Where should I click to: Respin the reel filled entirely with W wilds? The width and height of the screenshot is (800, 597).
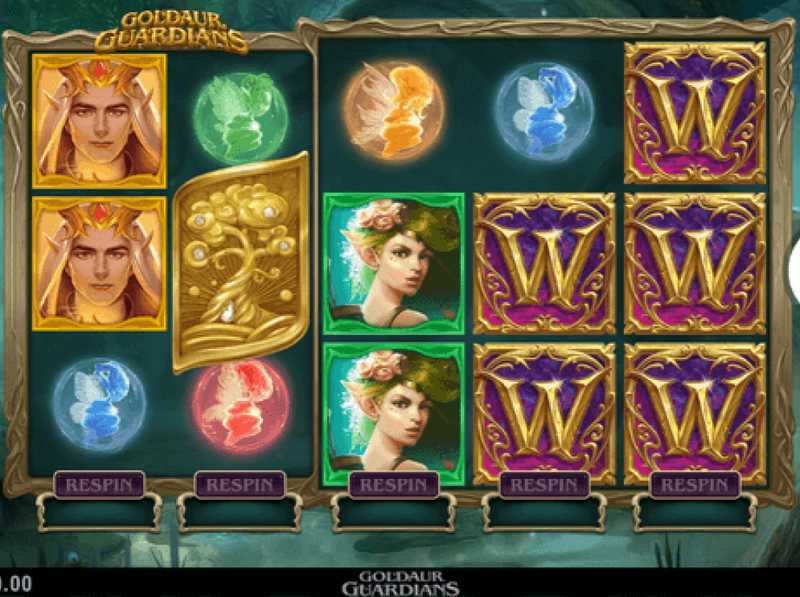point(694,485)
